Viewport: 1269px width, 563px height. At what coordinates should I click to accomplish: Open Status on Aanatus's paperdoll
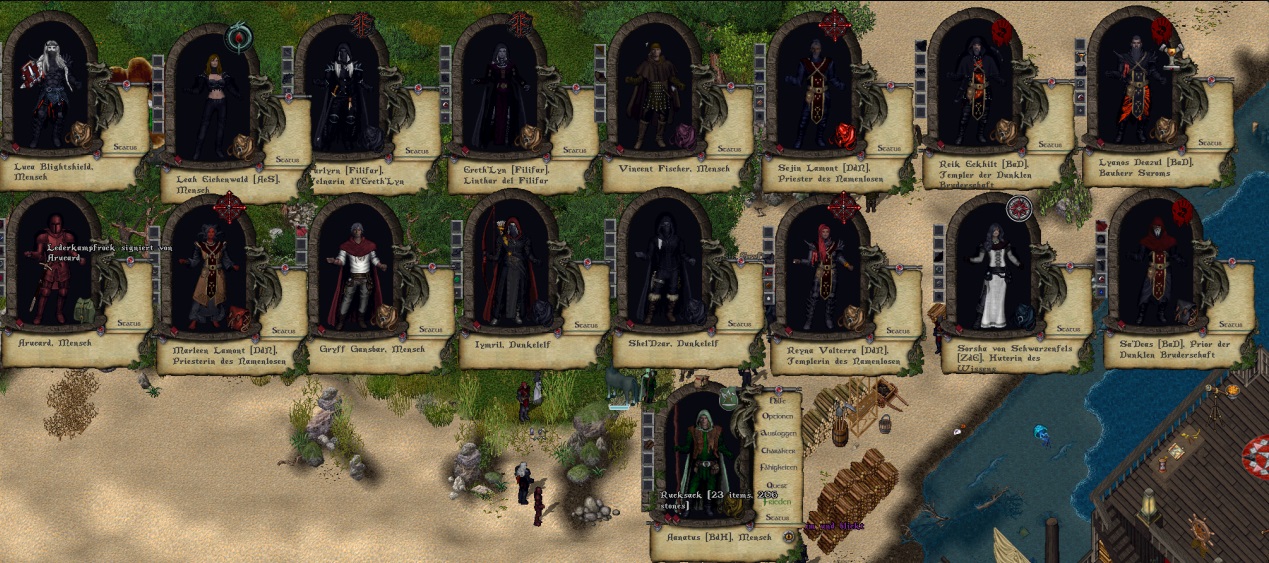[777, 517]
